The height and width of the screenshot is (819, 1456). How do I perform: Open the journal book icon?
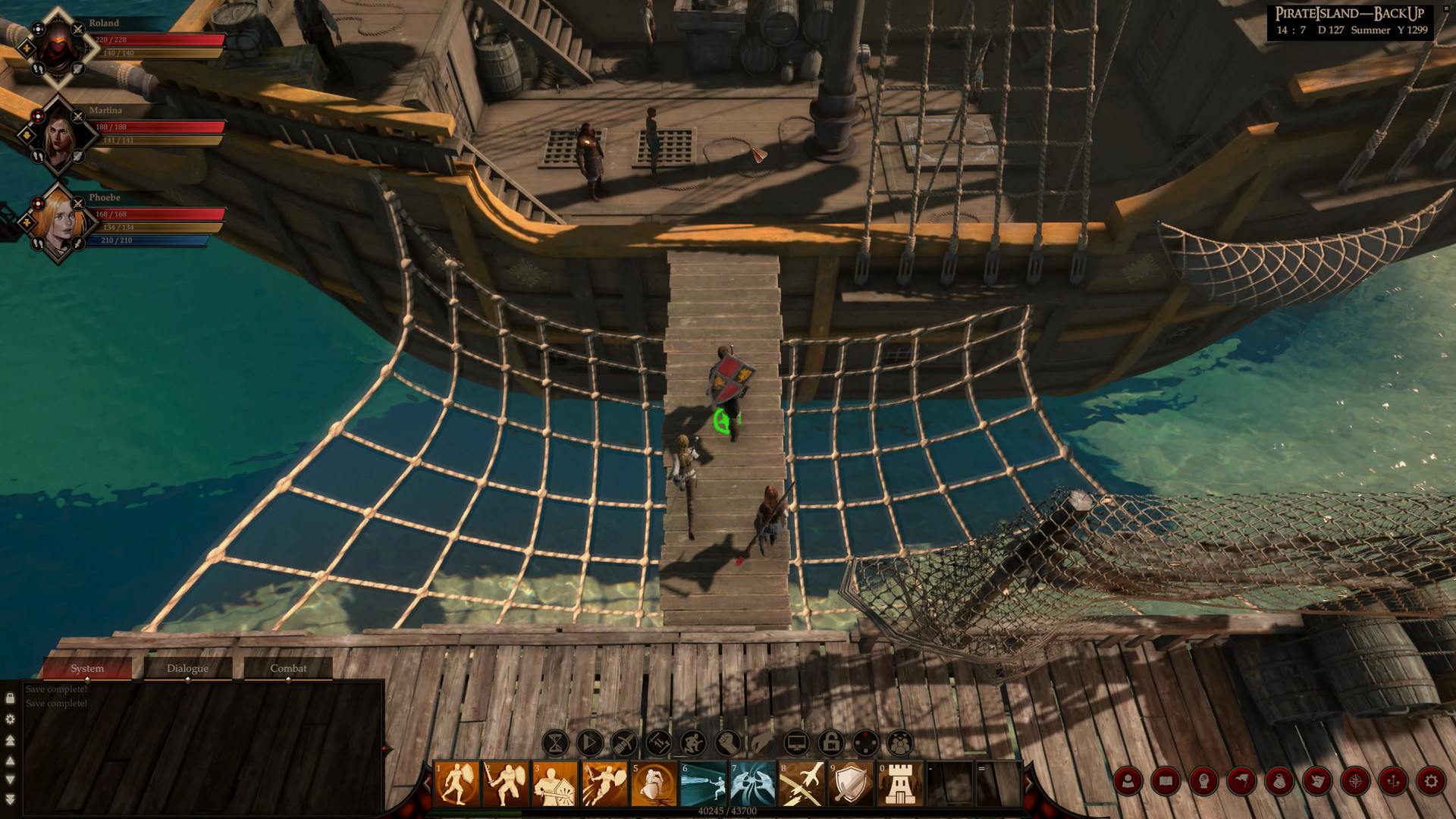point(1166,780)
